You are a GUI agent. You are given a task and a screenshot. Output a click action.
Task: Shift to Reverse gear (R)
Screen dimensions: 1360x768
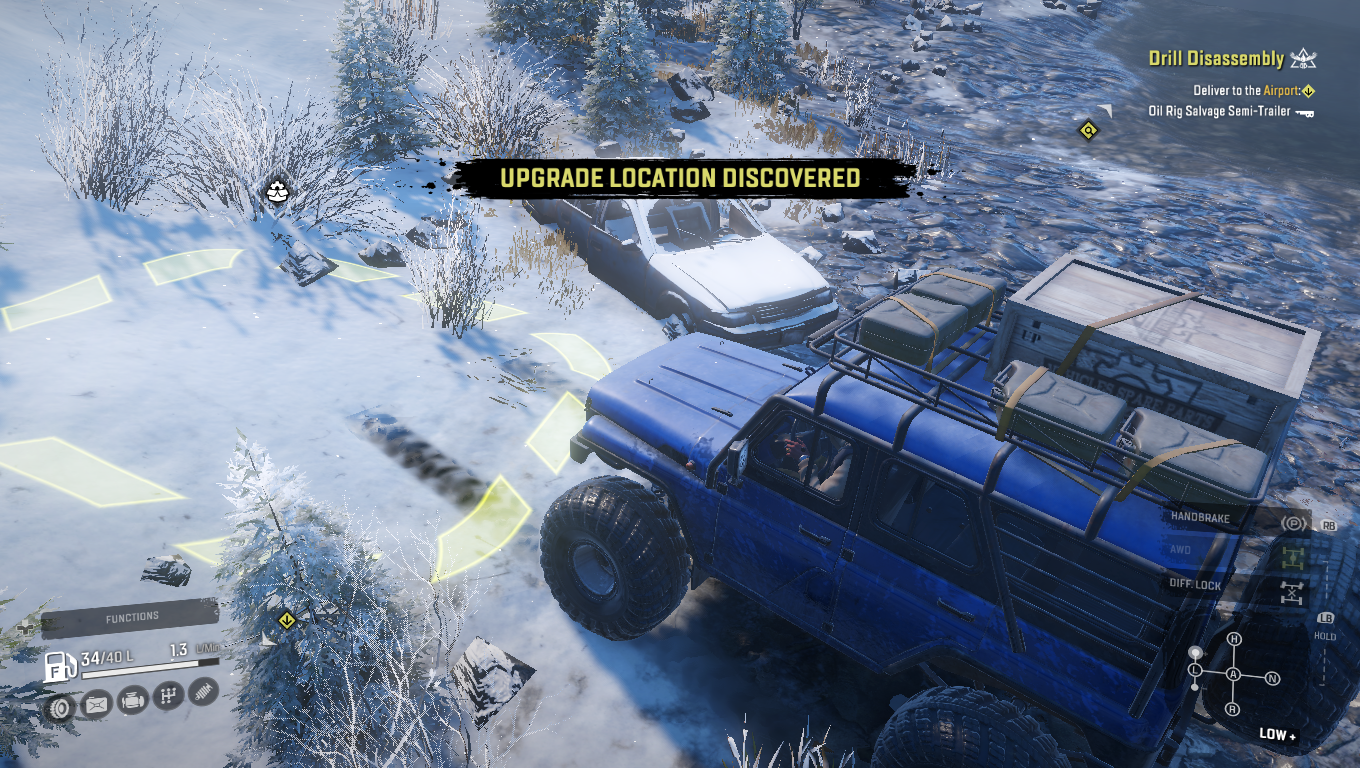pyautogui.click(x=1233, y=709)
